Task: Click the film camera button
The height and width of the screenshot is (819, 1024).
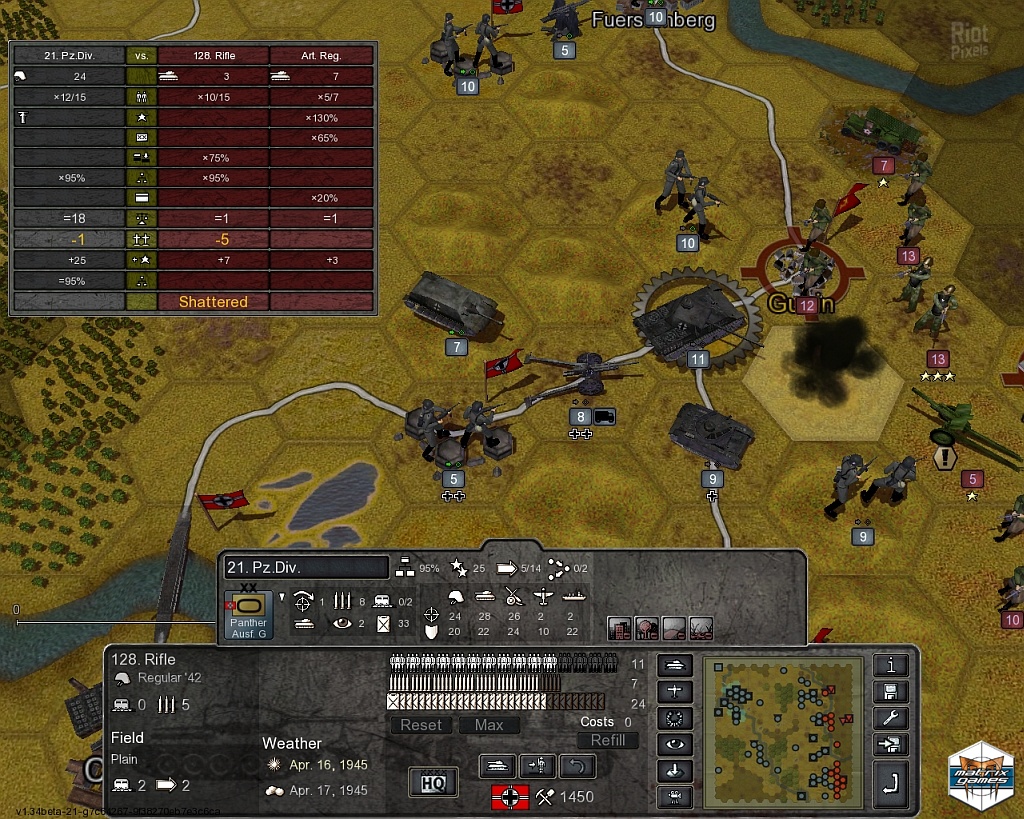Action: 675,797
